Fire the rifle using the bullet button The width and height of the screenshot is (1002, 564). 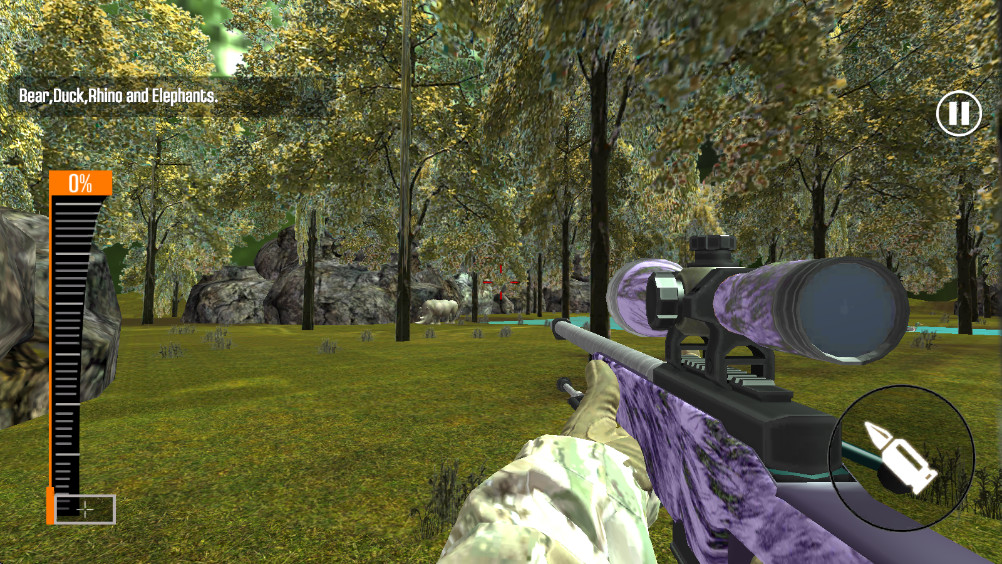(x=901, y=458)
